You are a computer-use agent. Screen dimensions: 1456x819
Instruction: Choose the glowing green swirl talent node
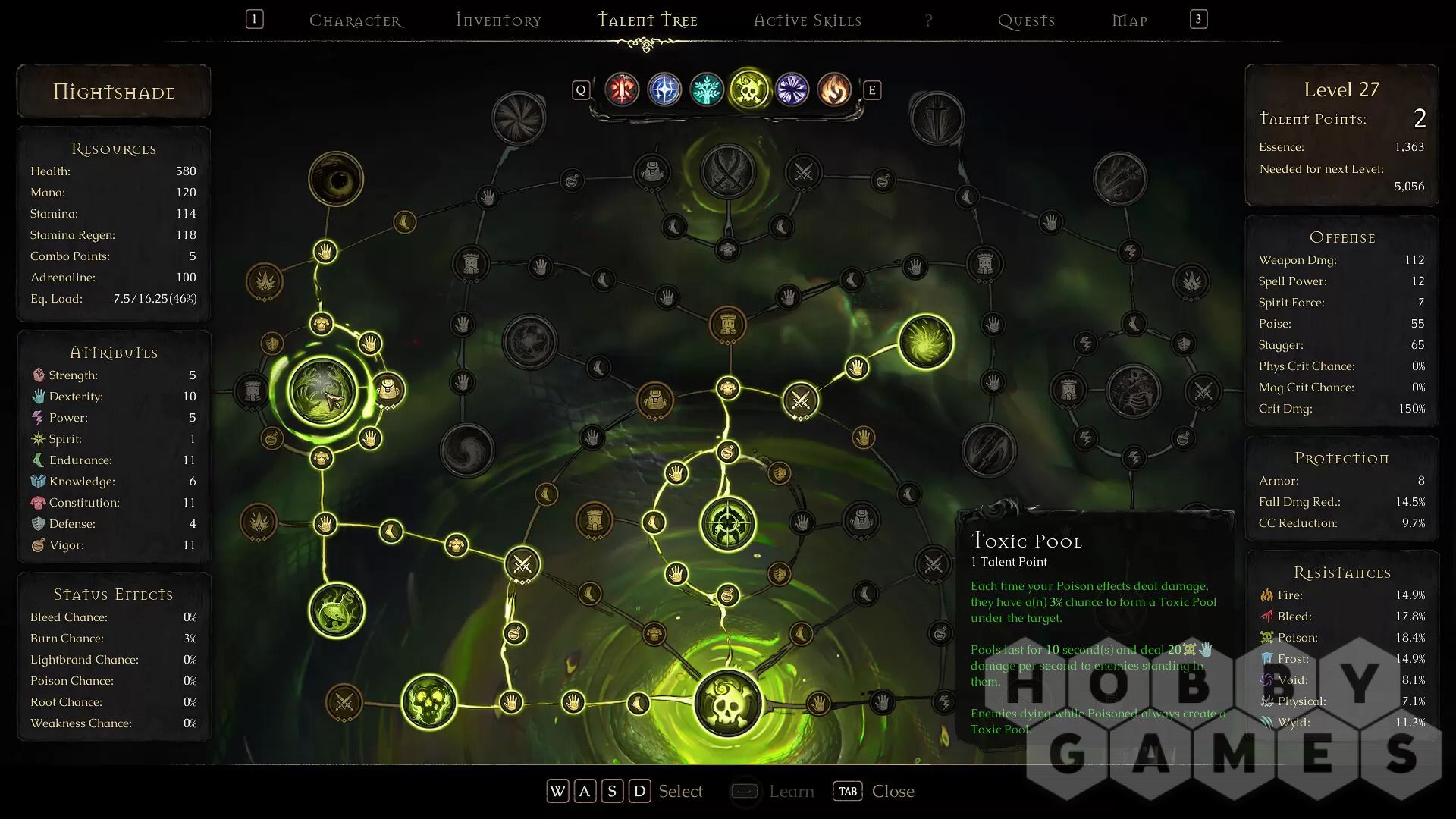(926, 342)
